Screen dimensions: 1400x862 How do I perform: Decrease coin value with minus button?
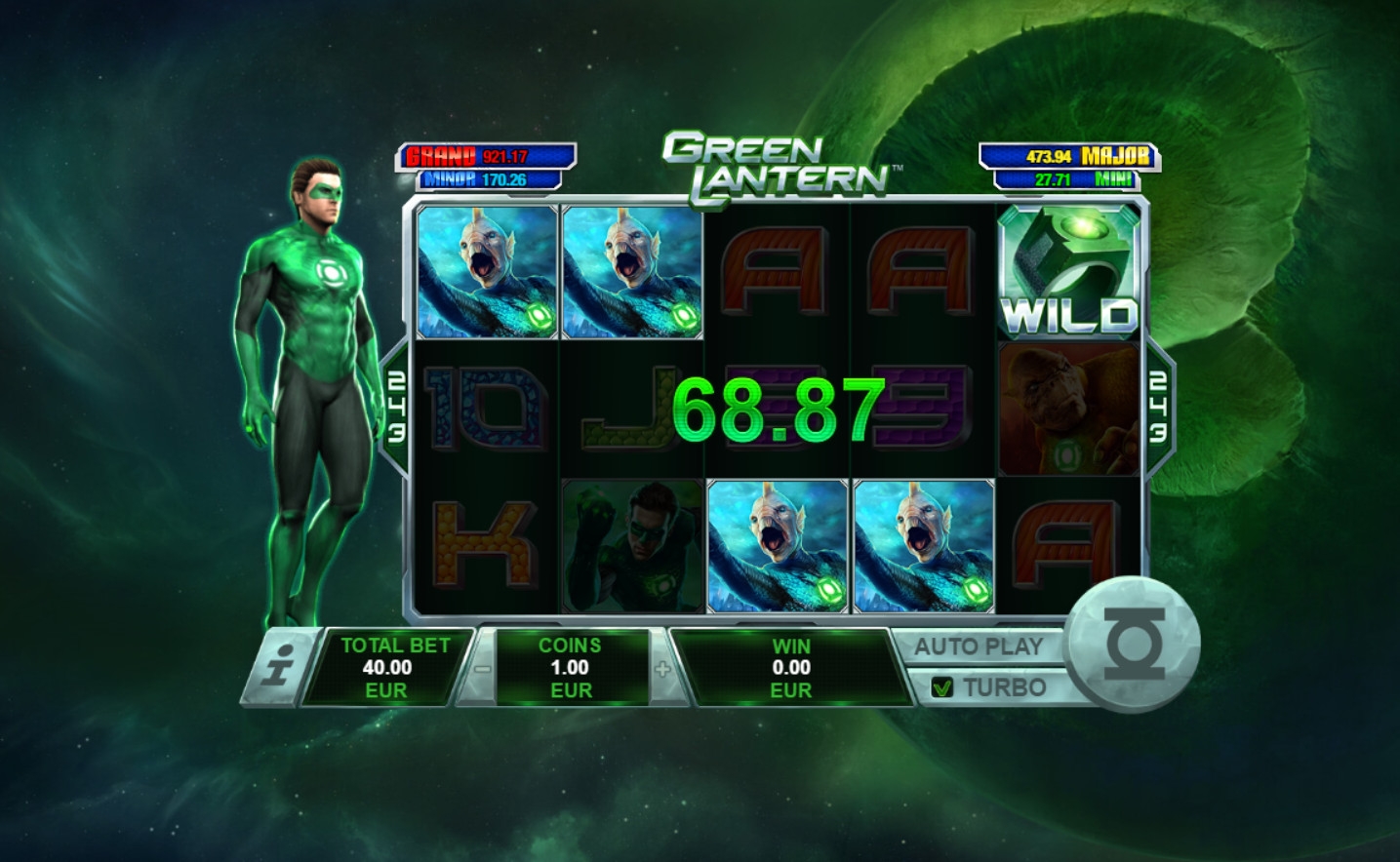coord(482,669)
